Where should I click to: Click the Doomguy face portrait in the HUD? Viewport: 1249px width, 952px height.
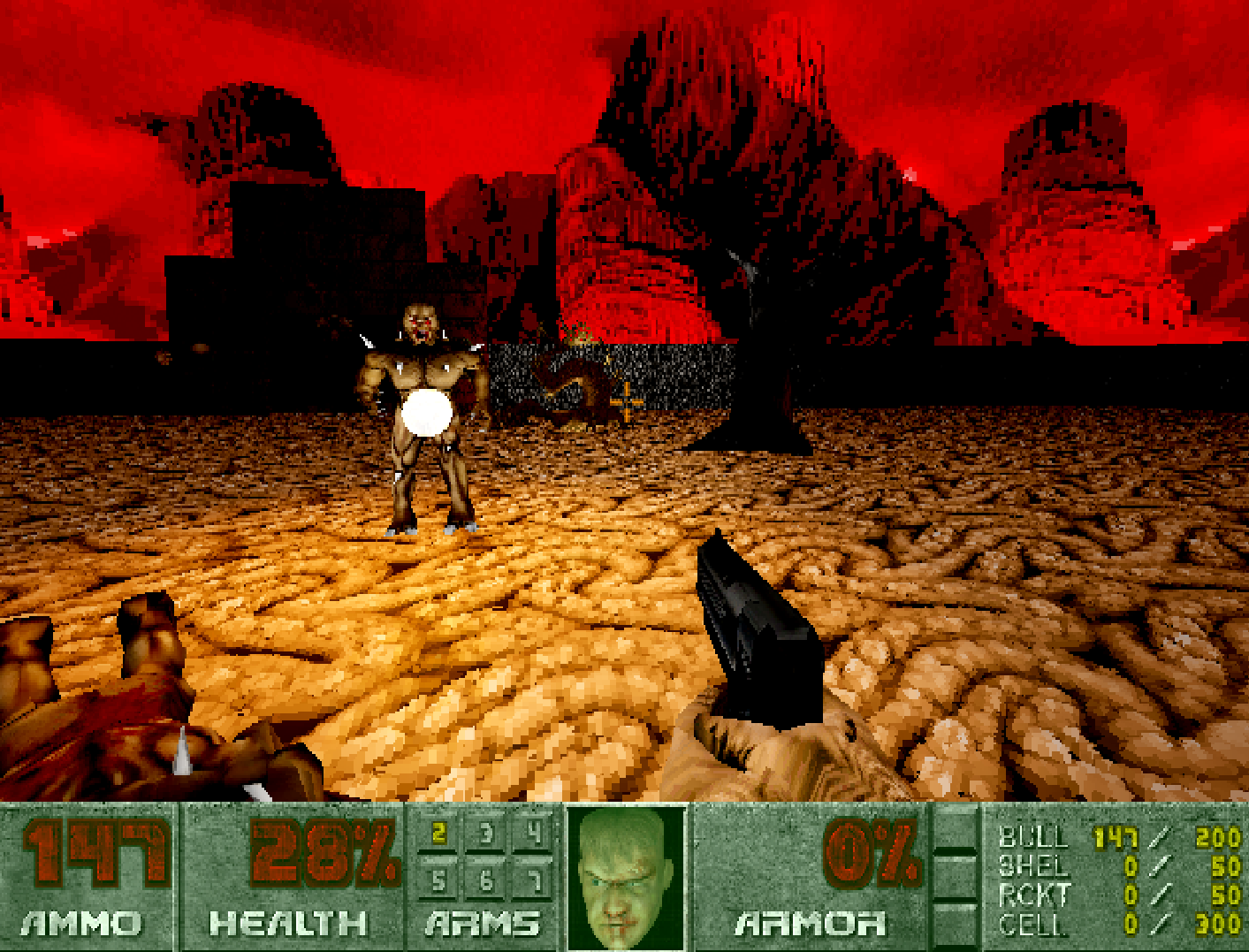click(x=625, y=880)
